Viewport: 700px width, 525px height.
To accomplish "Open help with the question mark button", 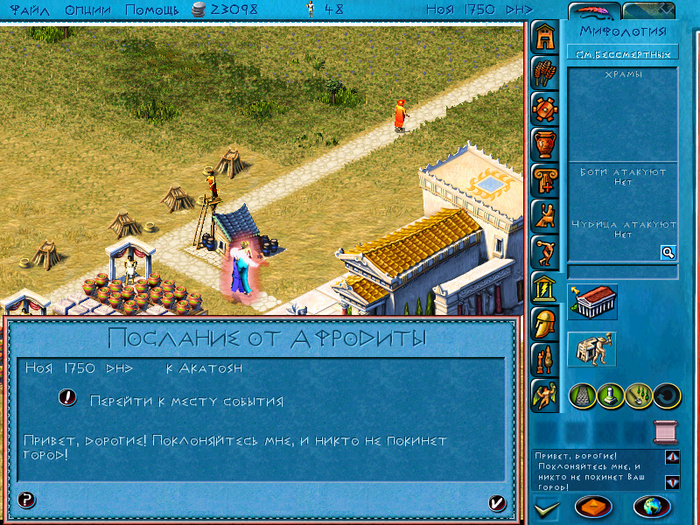I will (x=27, y=500).
